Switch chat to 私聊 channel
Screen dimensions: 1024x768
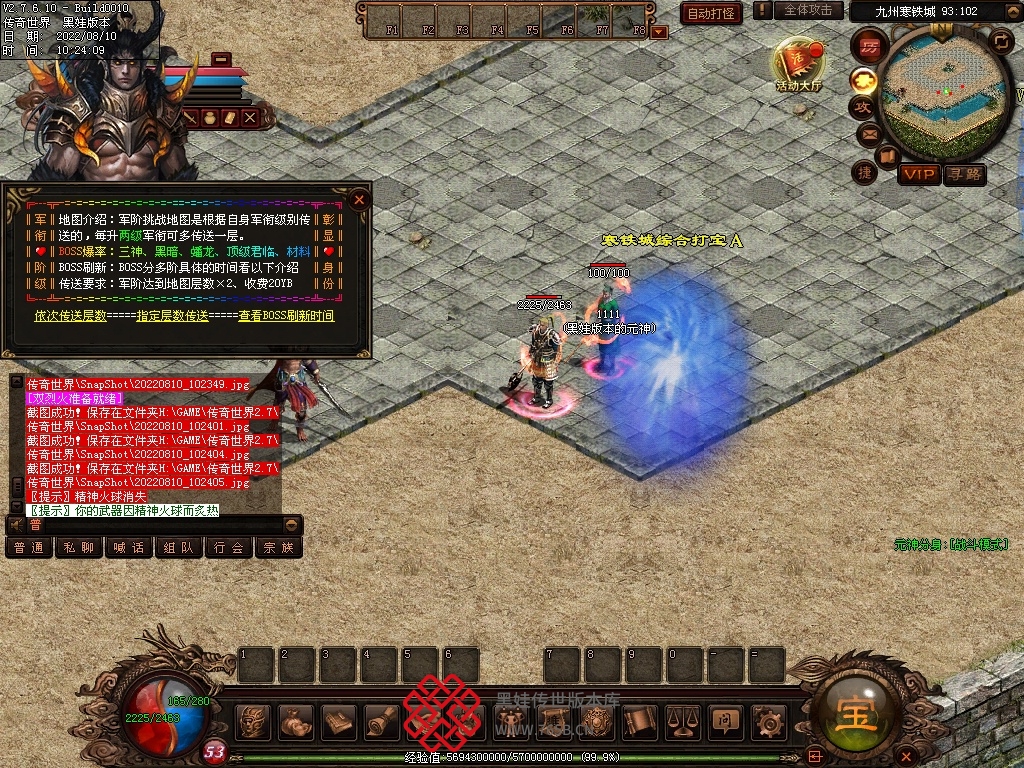(x=79, y=548)
